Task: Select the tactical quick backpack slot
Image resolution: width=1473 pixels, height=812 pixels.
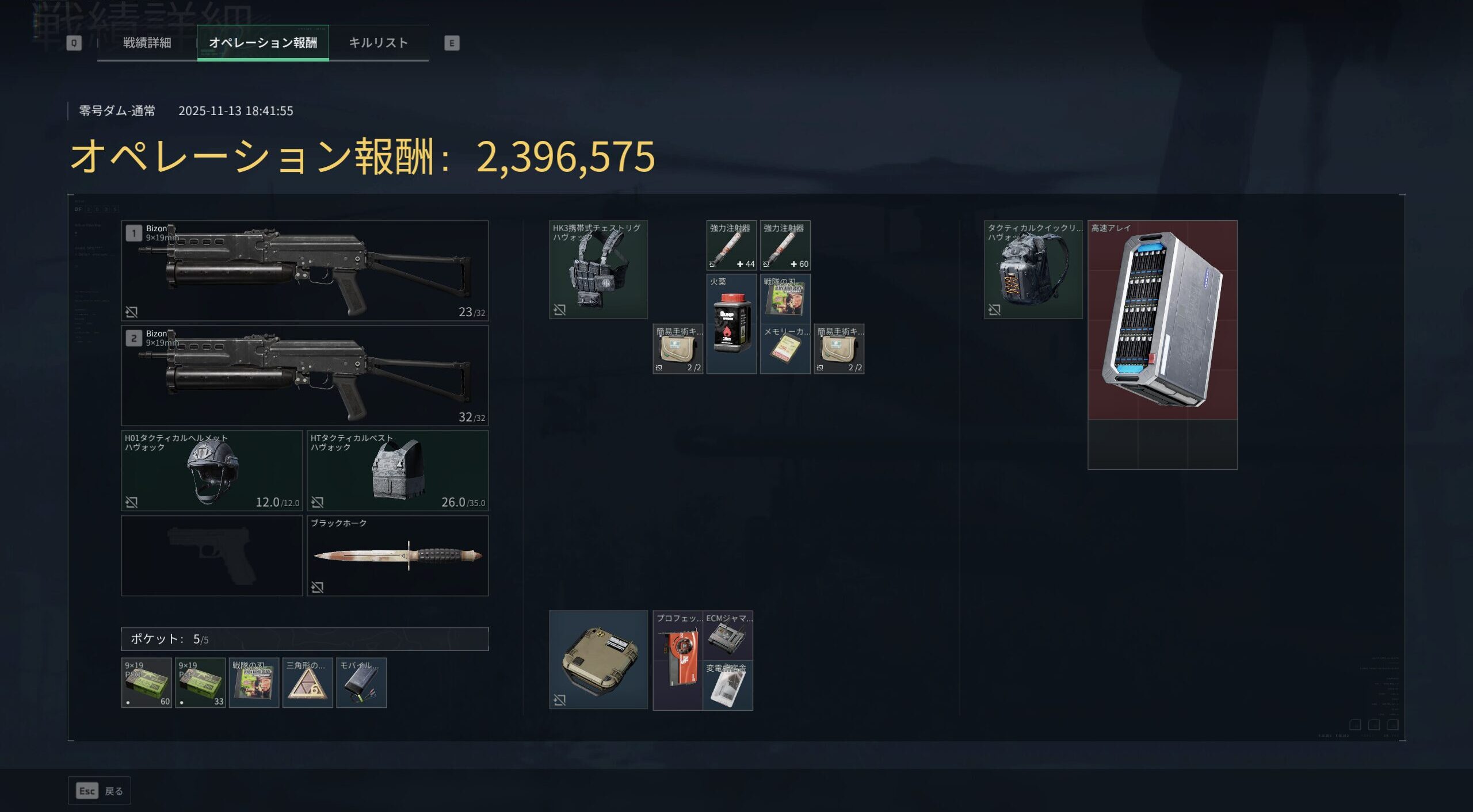Action: 1033,269
